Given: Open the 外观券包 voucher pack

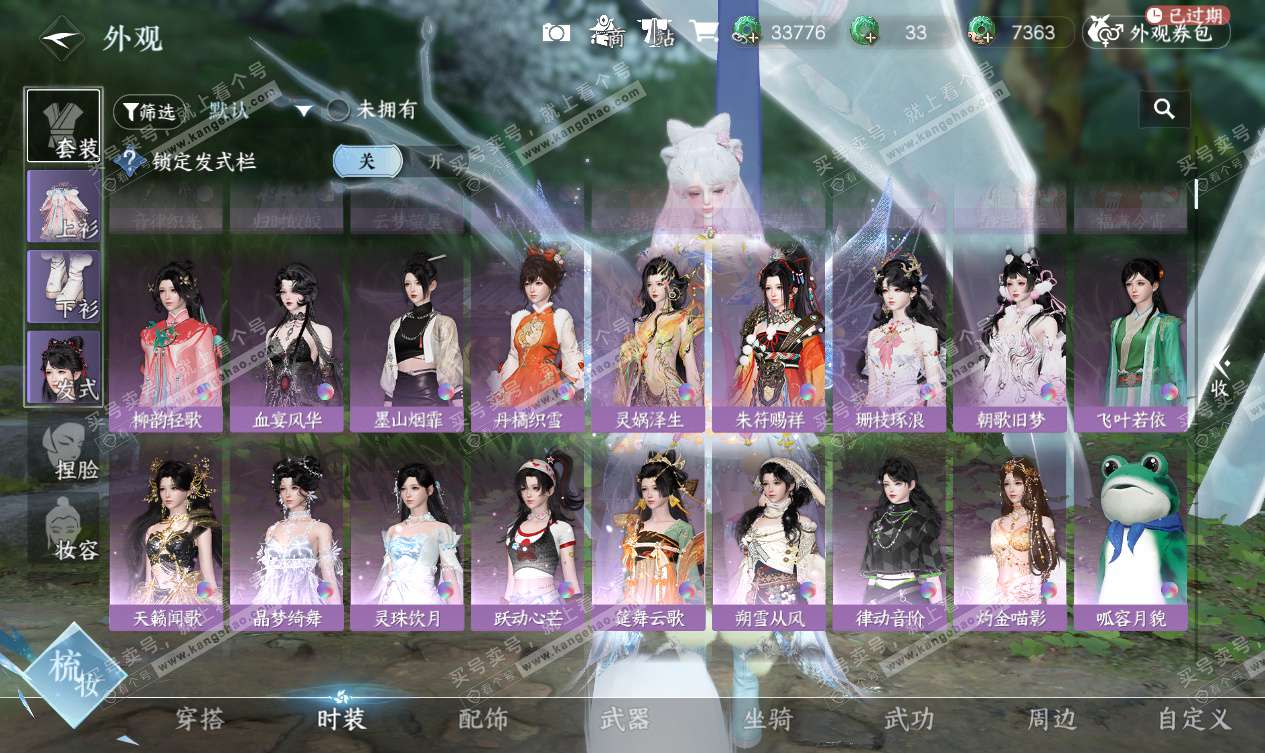Looking at the screenshot, I should (1156, 33).
